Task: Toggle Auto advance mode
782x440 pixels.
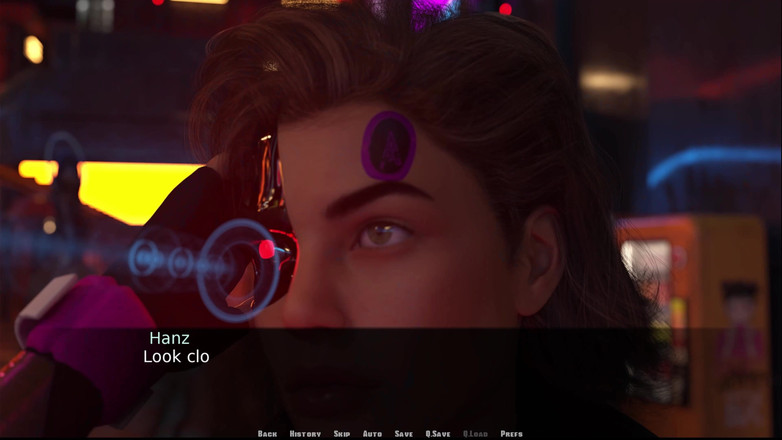Action: click(372, 434)
